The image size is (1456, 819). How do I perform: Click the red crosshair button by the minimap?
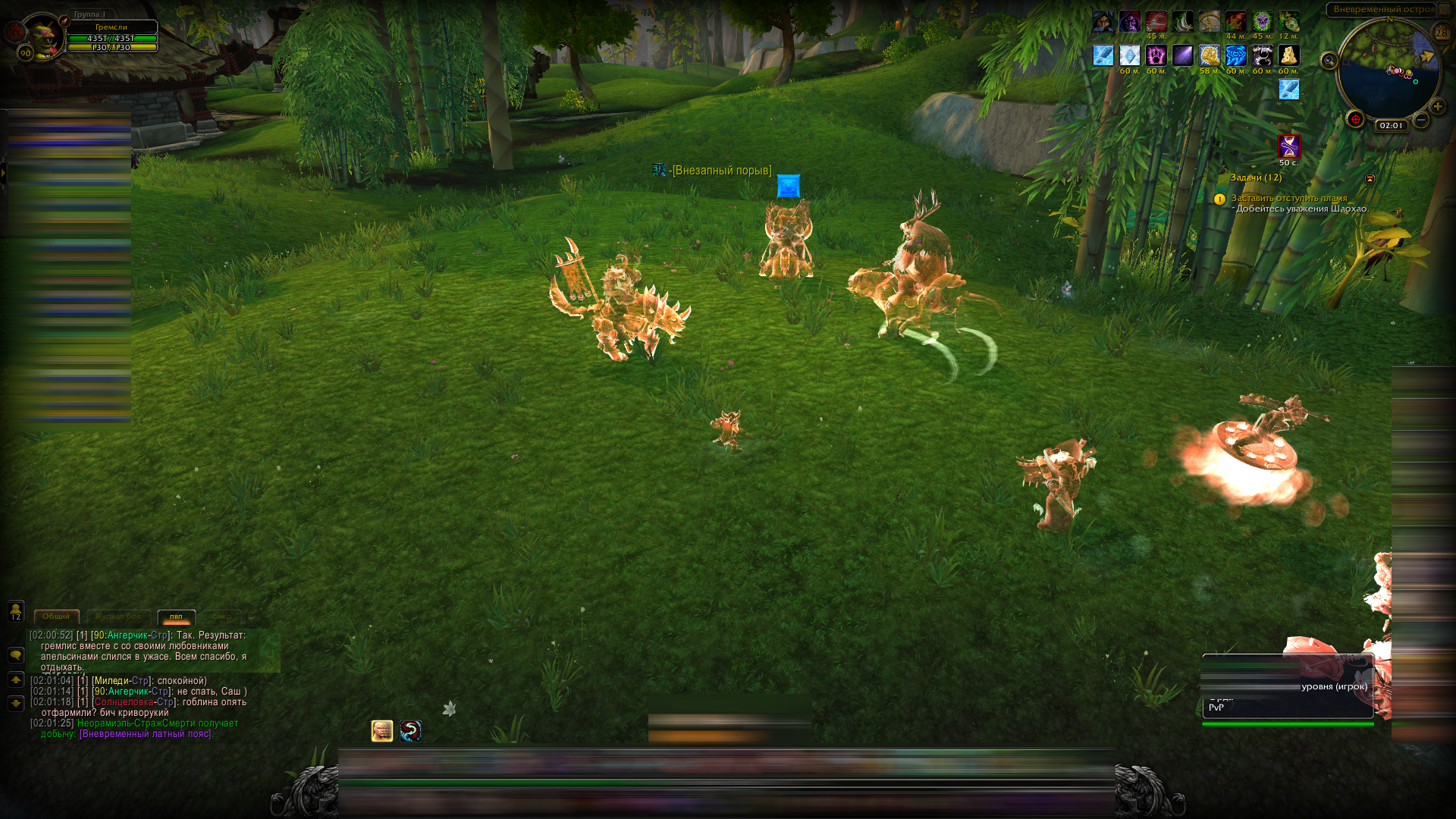1355,120
